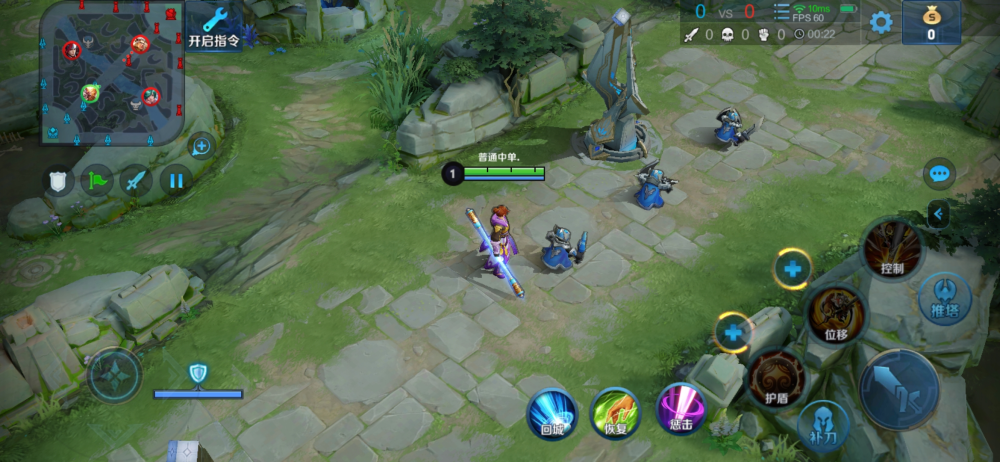The height and width of the screenshot is (462, 1000).
Task: Show the scoreboard list icon
Action: click(781, 12)
